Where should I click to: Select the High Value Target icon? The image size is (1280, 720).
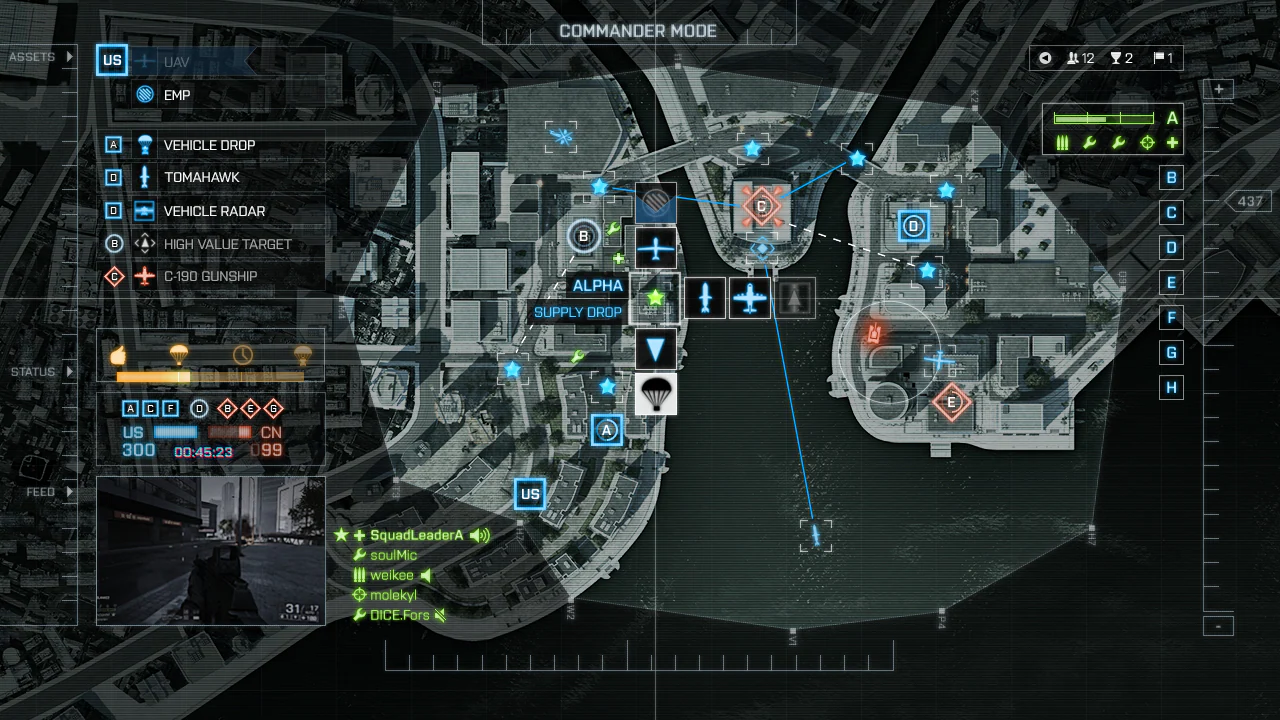(143, 243)
